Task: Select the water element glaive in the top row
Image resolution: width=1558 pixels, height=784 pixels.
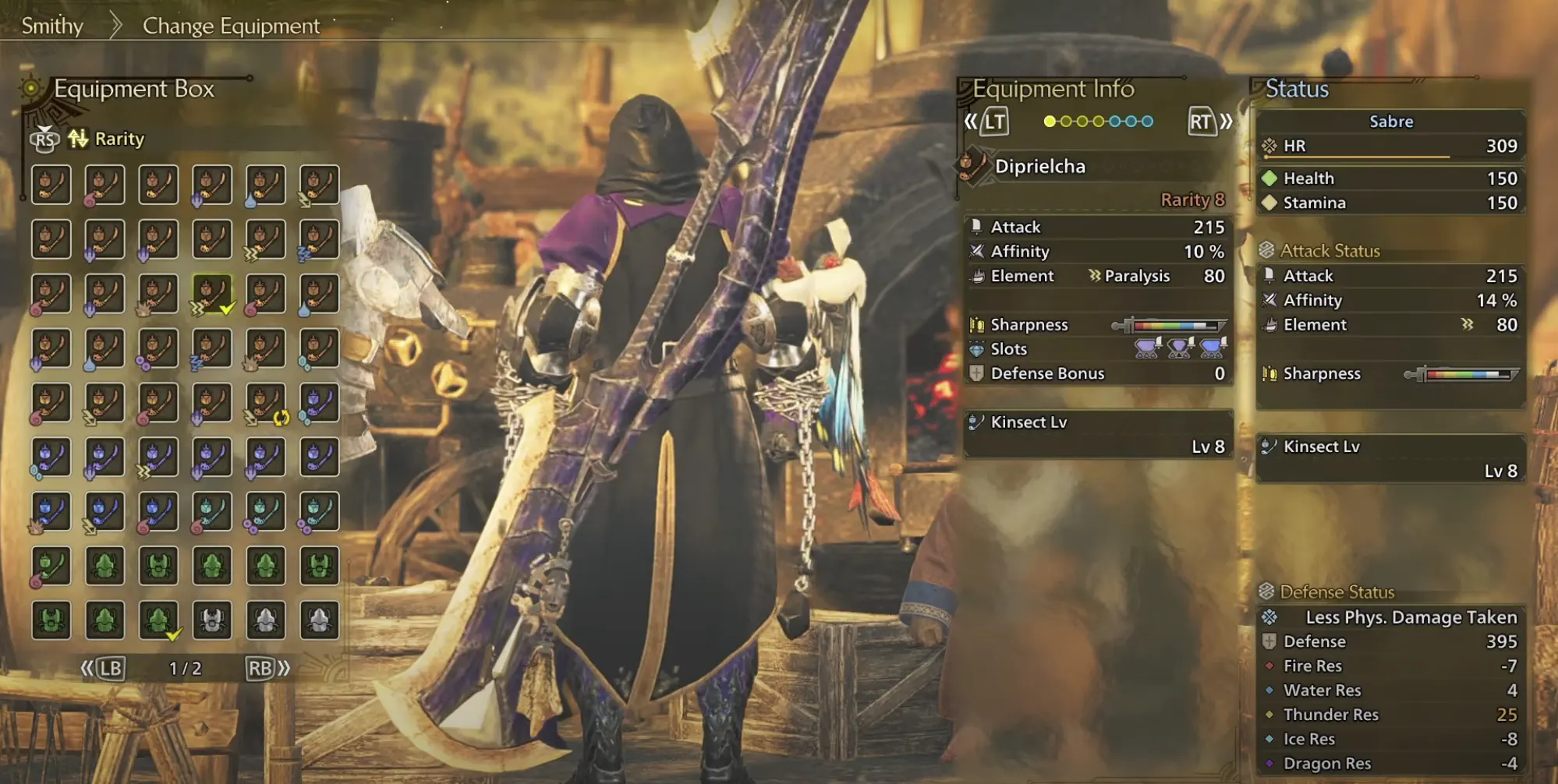Action: click(265, 184)
